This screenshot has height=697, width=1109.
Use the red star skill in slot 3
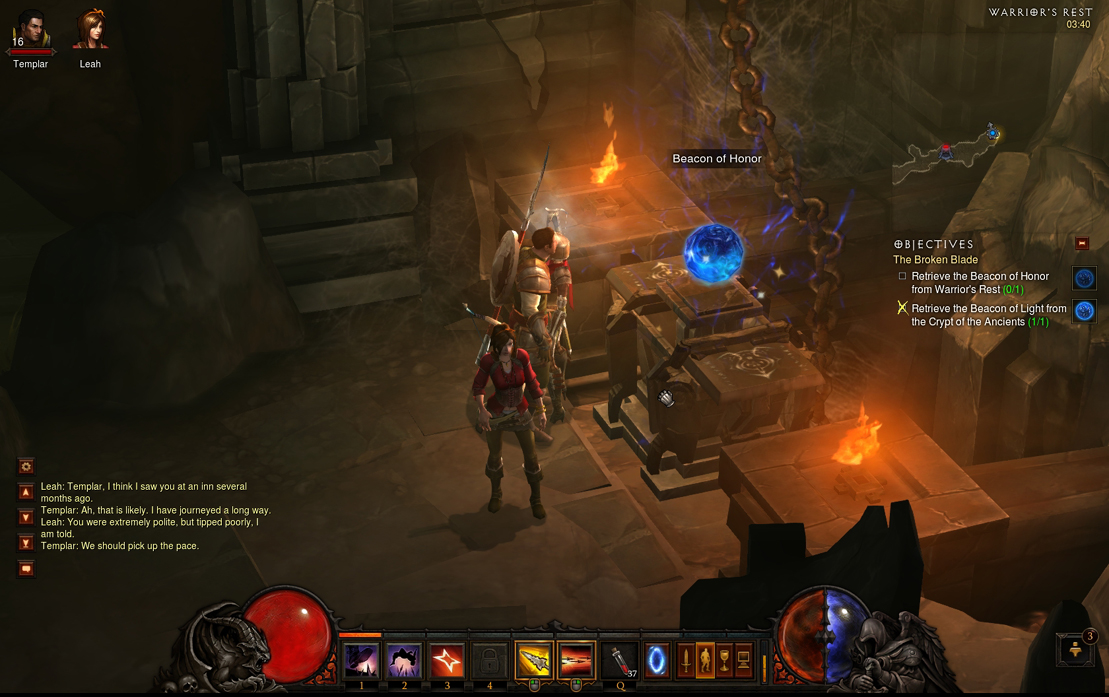(x=447, y=661)
